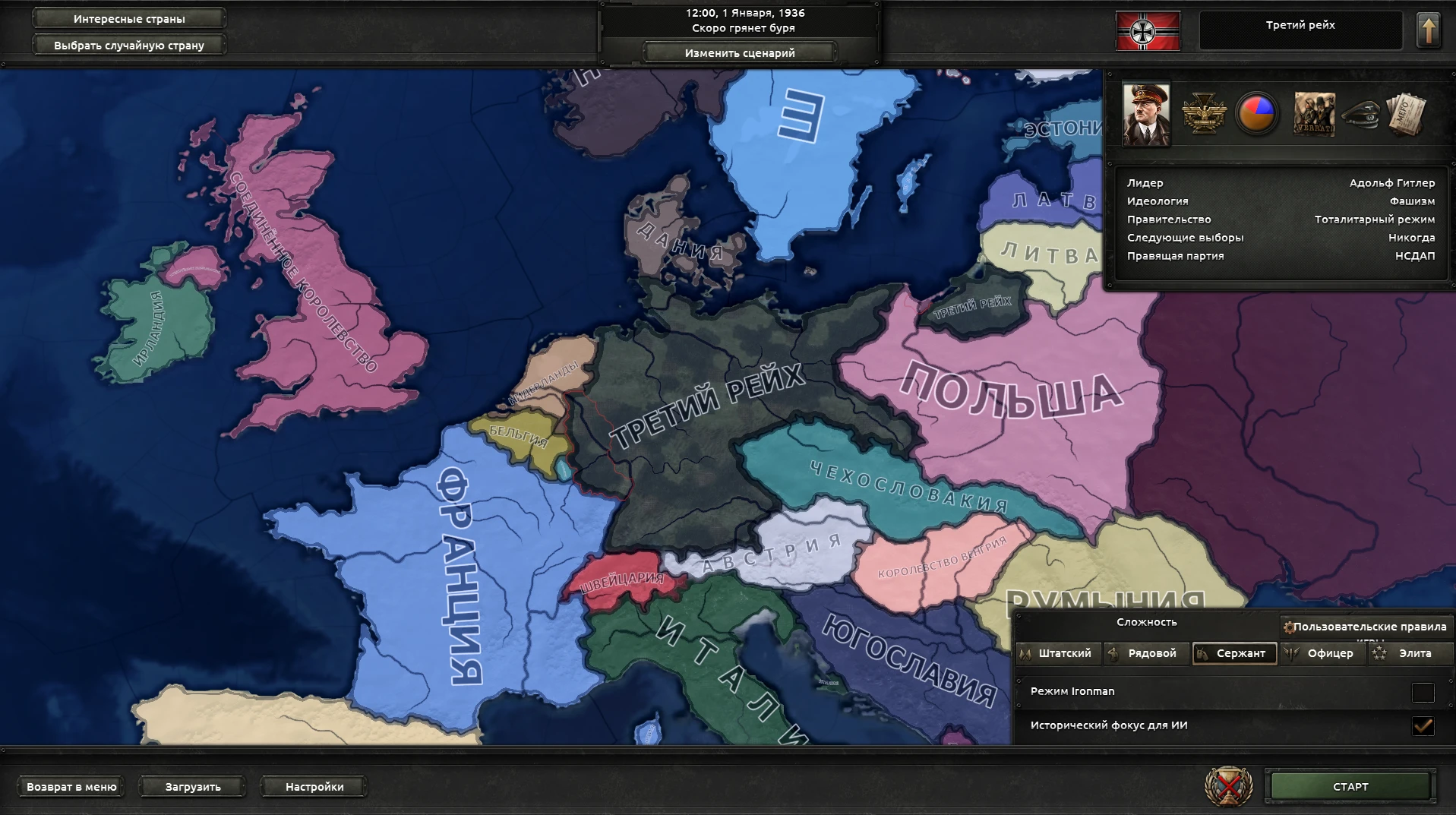1456x815 pixels.
Task: Switch difficulty to Офицер
Action: (x=1322, y=653)
